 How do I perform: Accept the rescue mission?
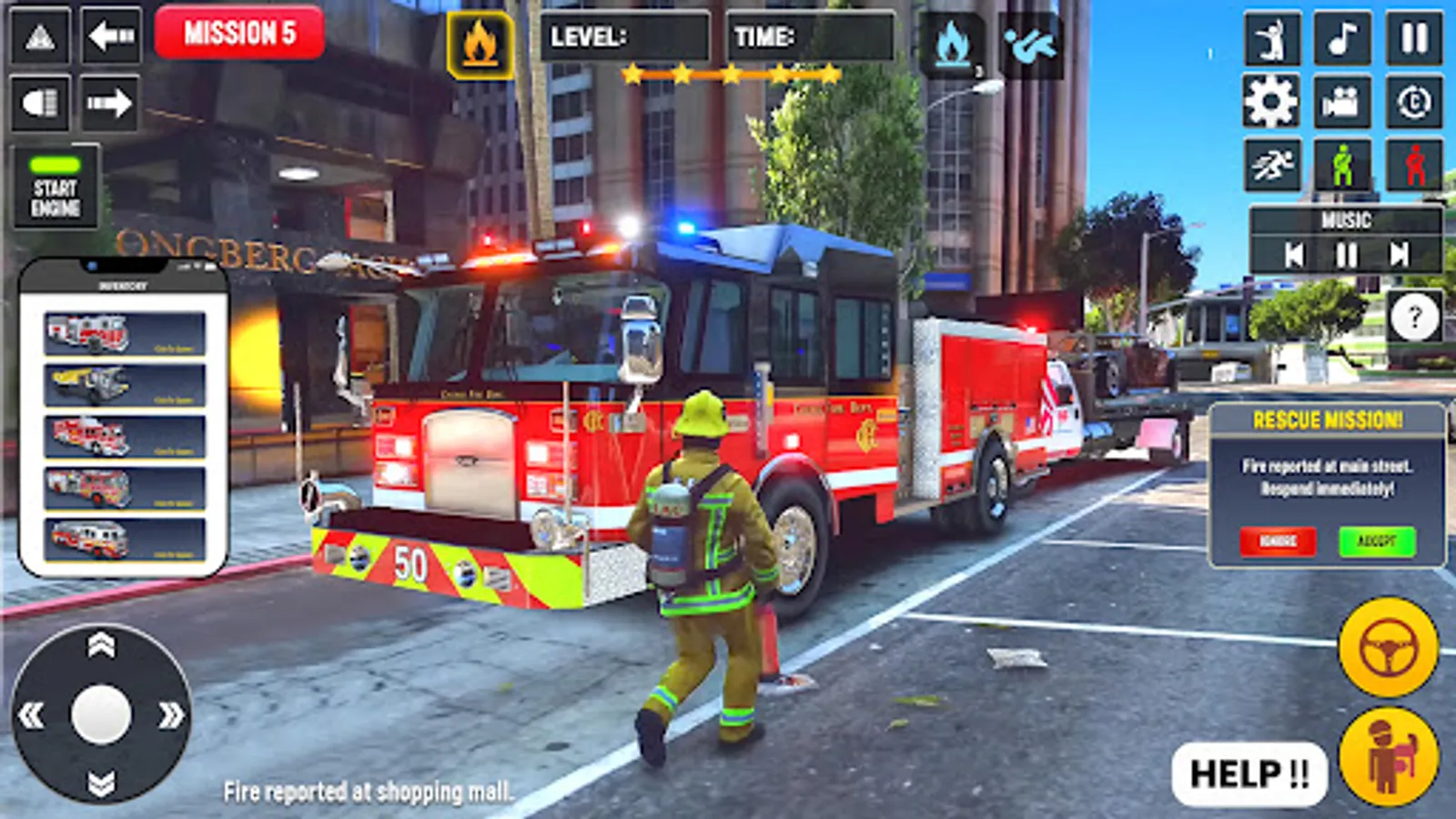1377,539
